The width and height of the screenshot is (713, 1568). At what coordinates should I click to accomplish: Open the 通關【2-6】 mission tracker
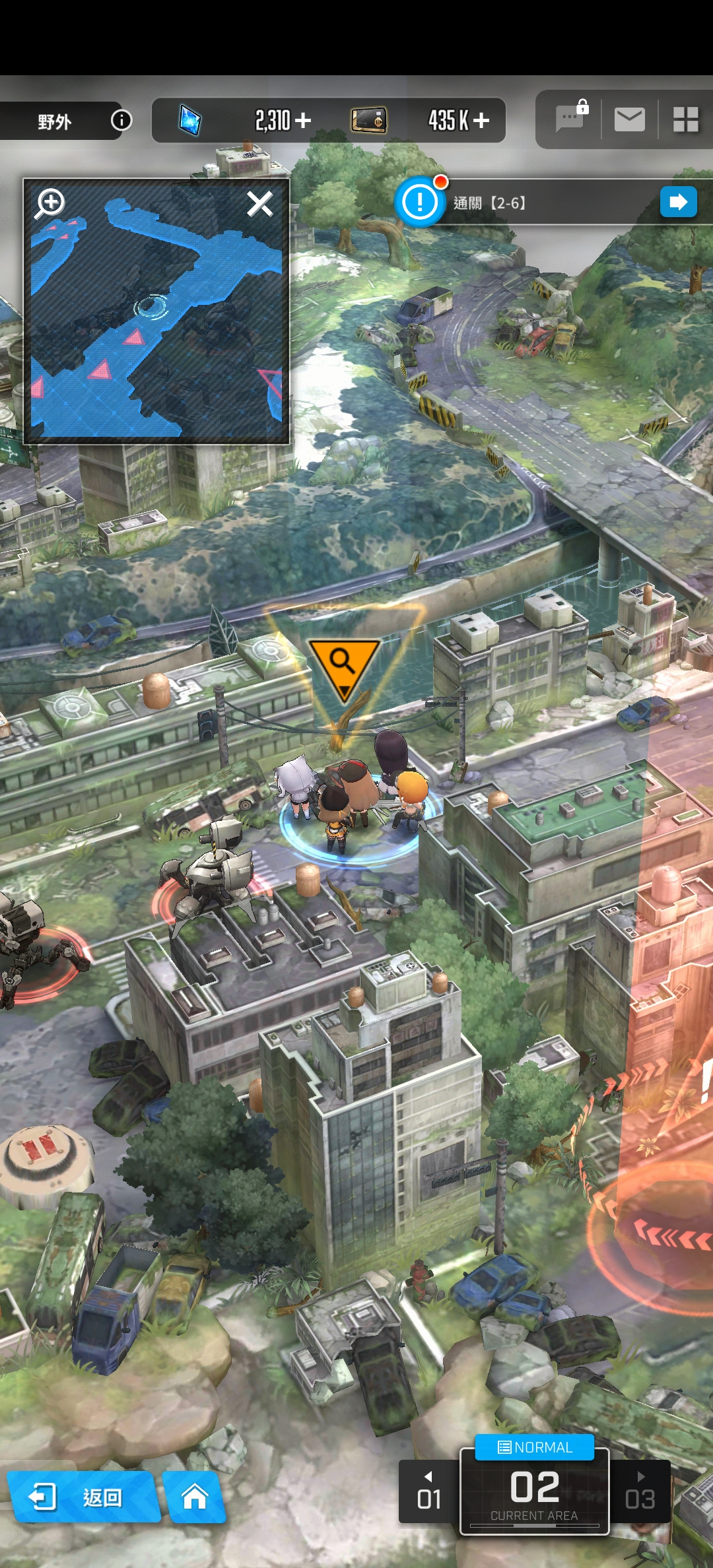[x=522, y=203]
